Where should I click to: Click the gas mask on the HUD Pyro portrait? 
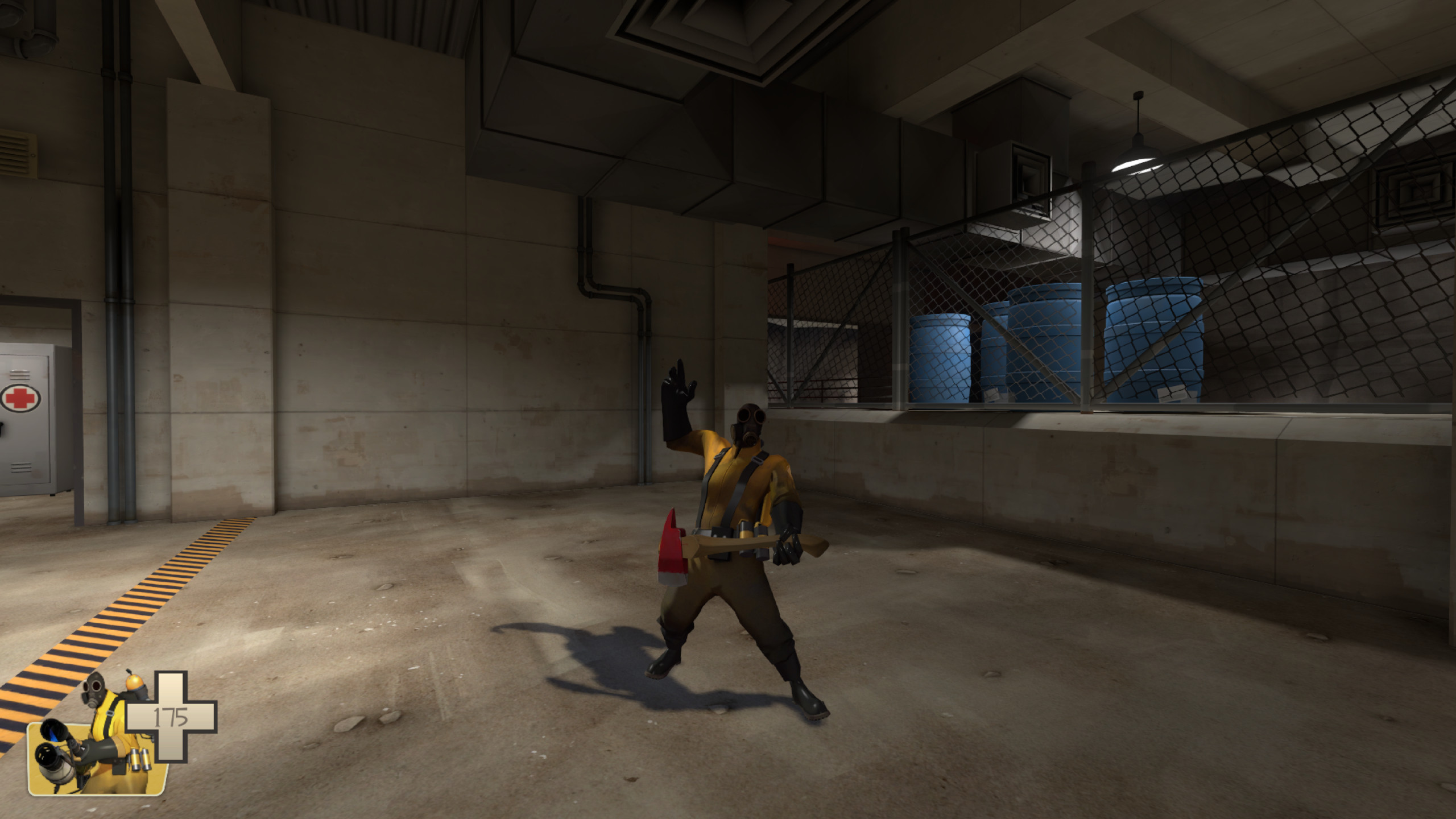pos(93,690)
